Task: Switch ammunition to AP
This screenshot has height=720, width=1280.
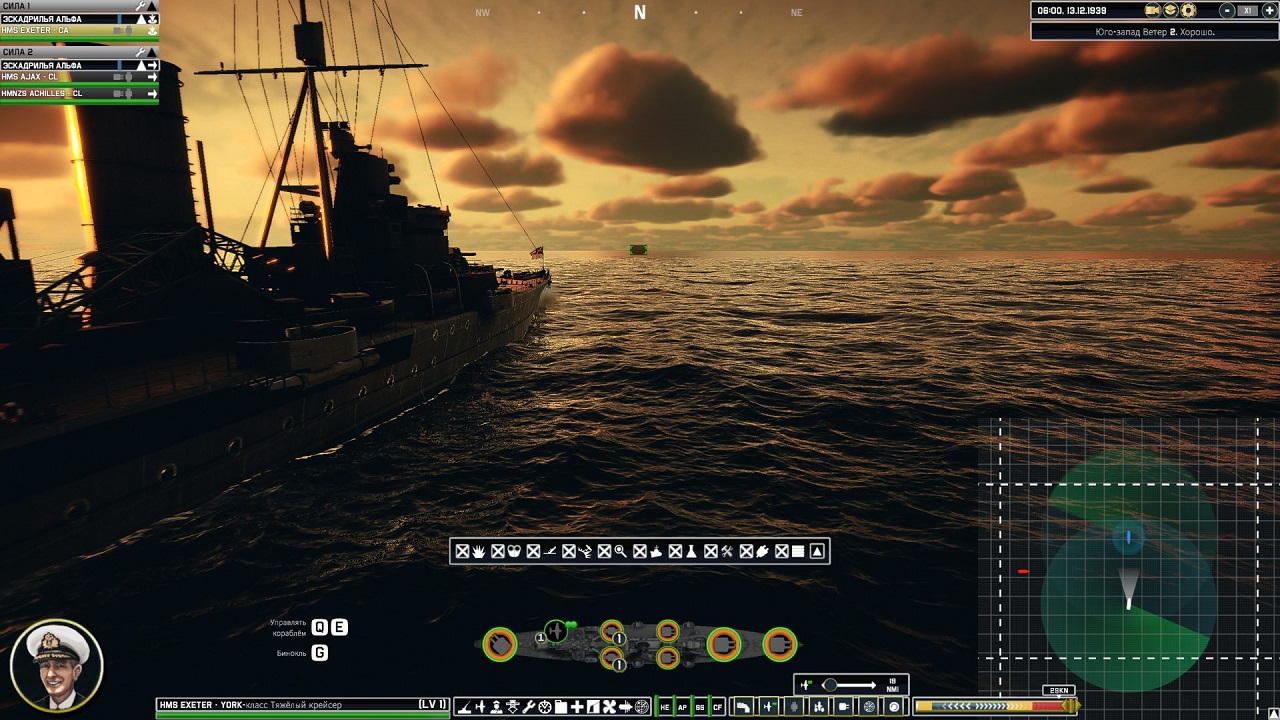Action: [682, 706]
